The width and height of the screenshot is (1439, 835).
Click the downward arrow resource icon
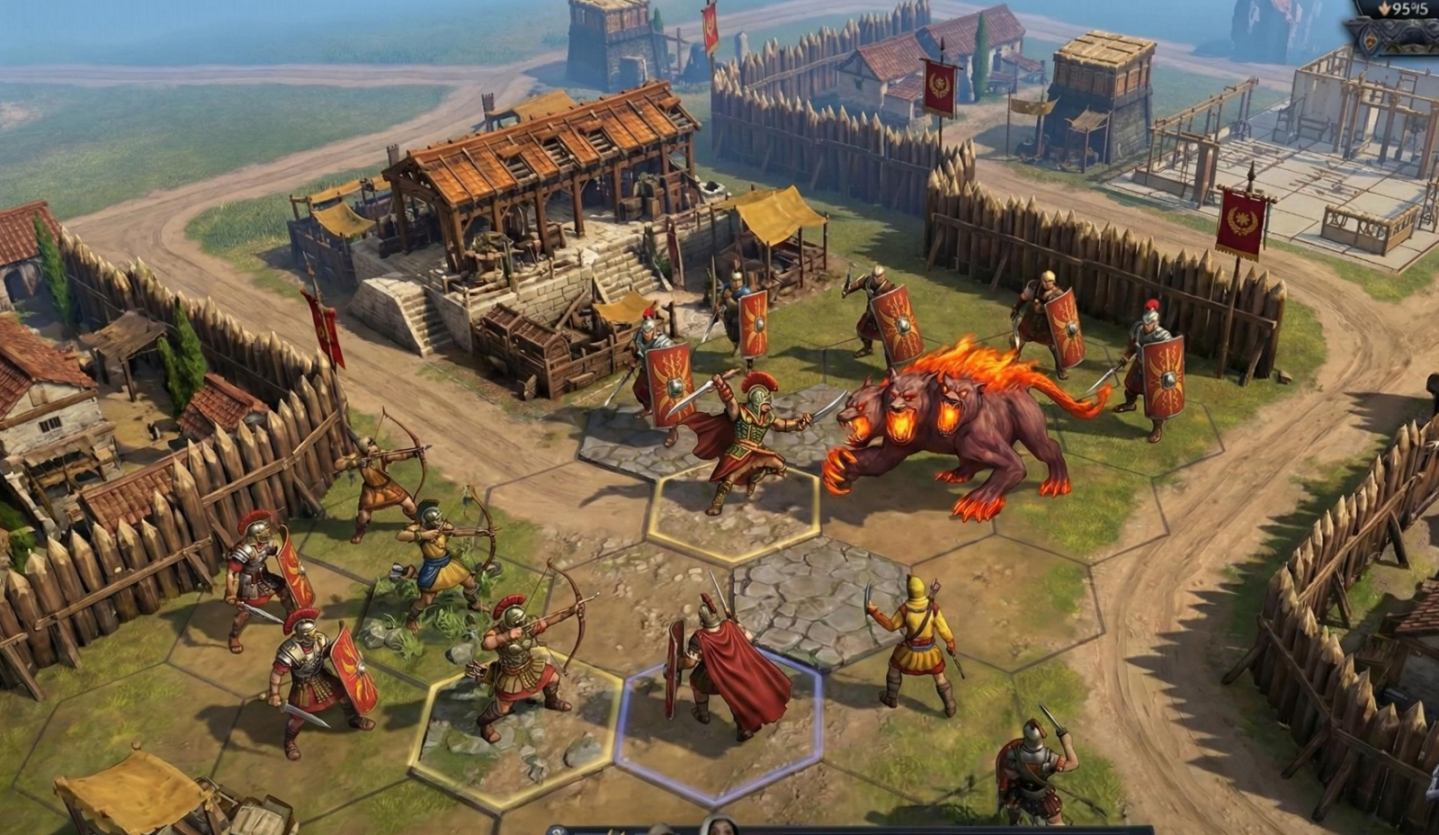(x=1383, y=8)
